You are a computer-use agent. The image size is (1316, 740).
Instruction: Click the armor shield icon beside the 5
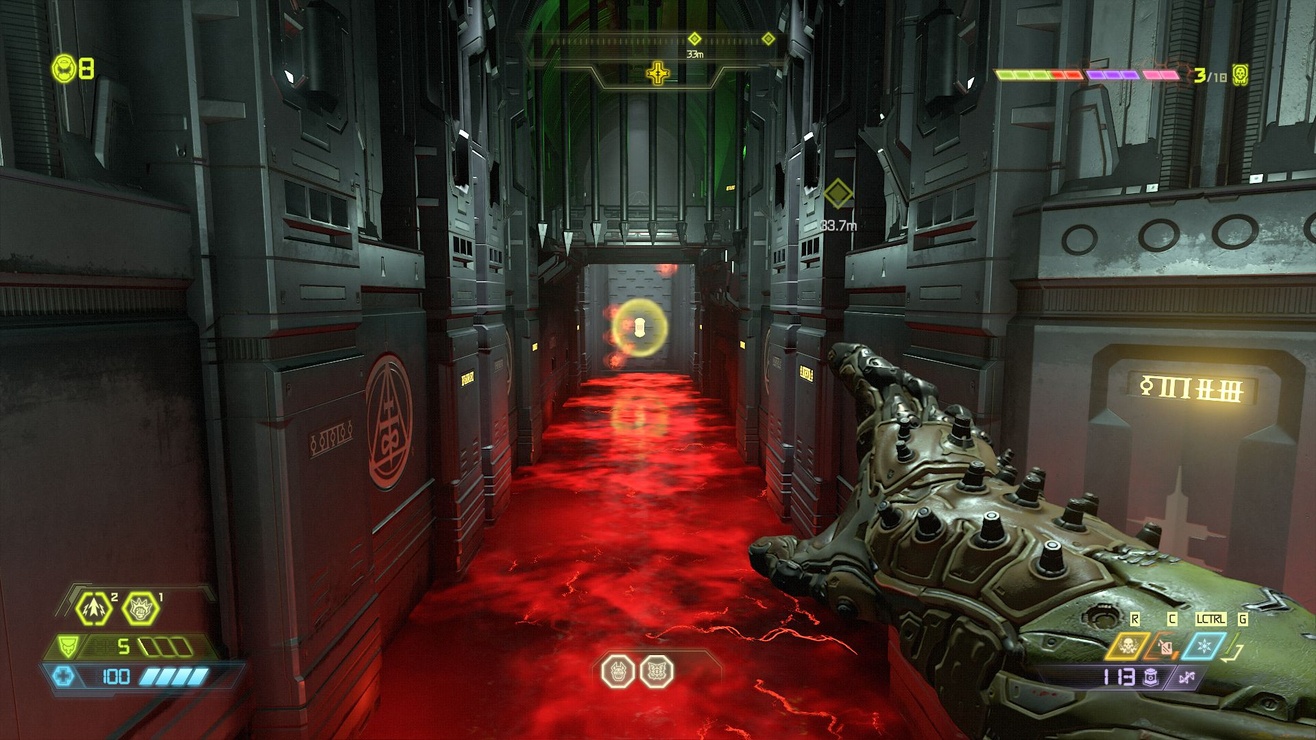click(68, 645)
